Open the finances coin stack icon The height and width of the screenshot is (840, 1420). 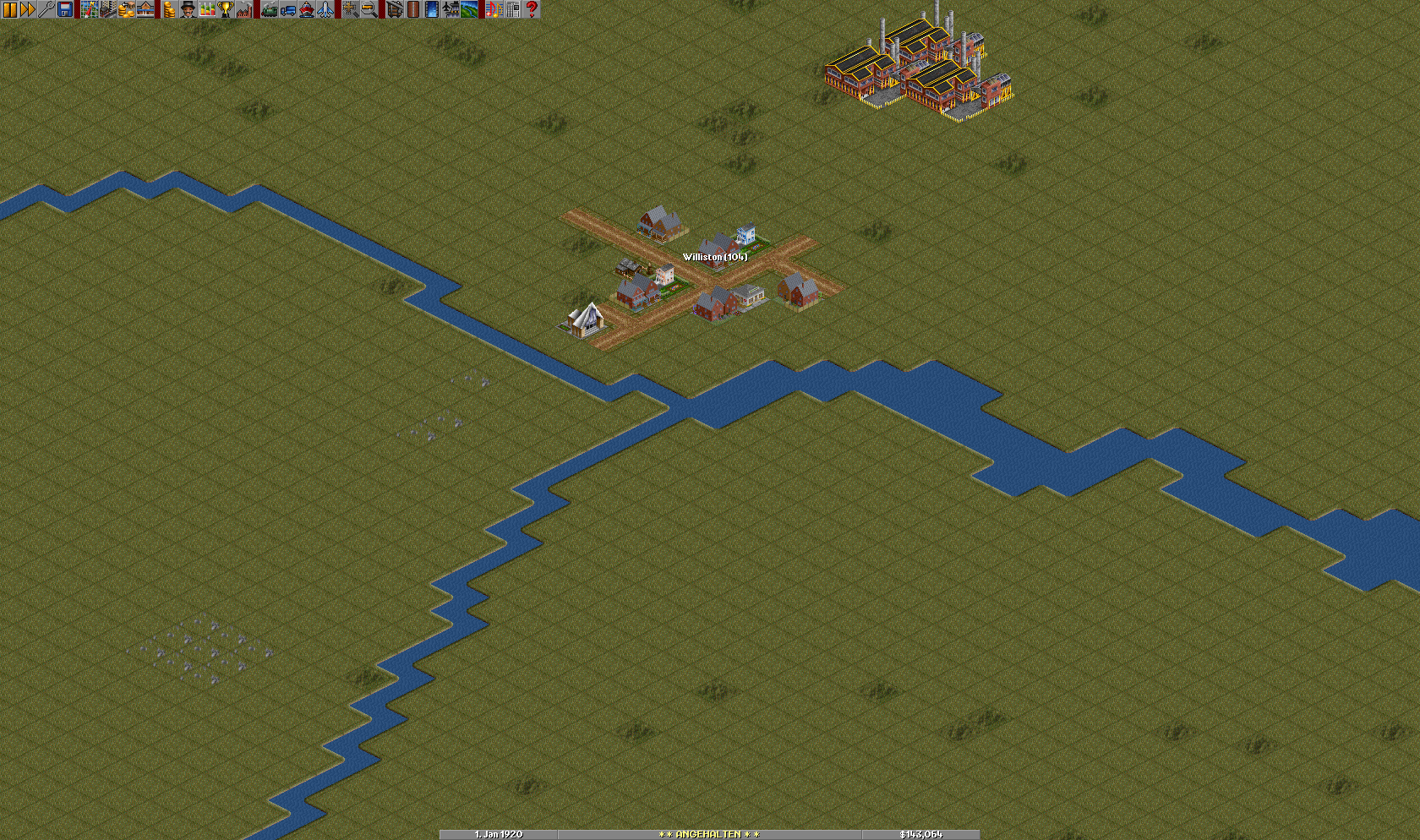coord(169,9)
